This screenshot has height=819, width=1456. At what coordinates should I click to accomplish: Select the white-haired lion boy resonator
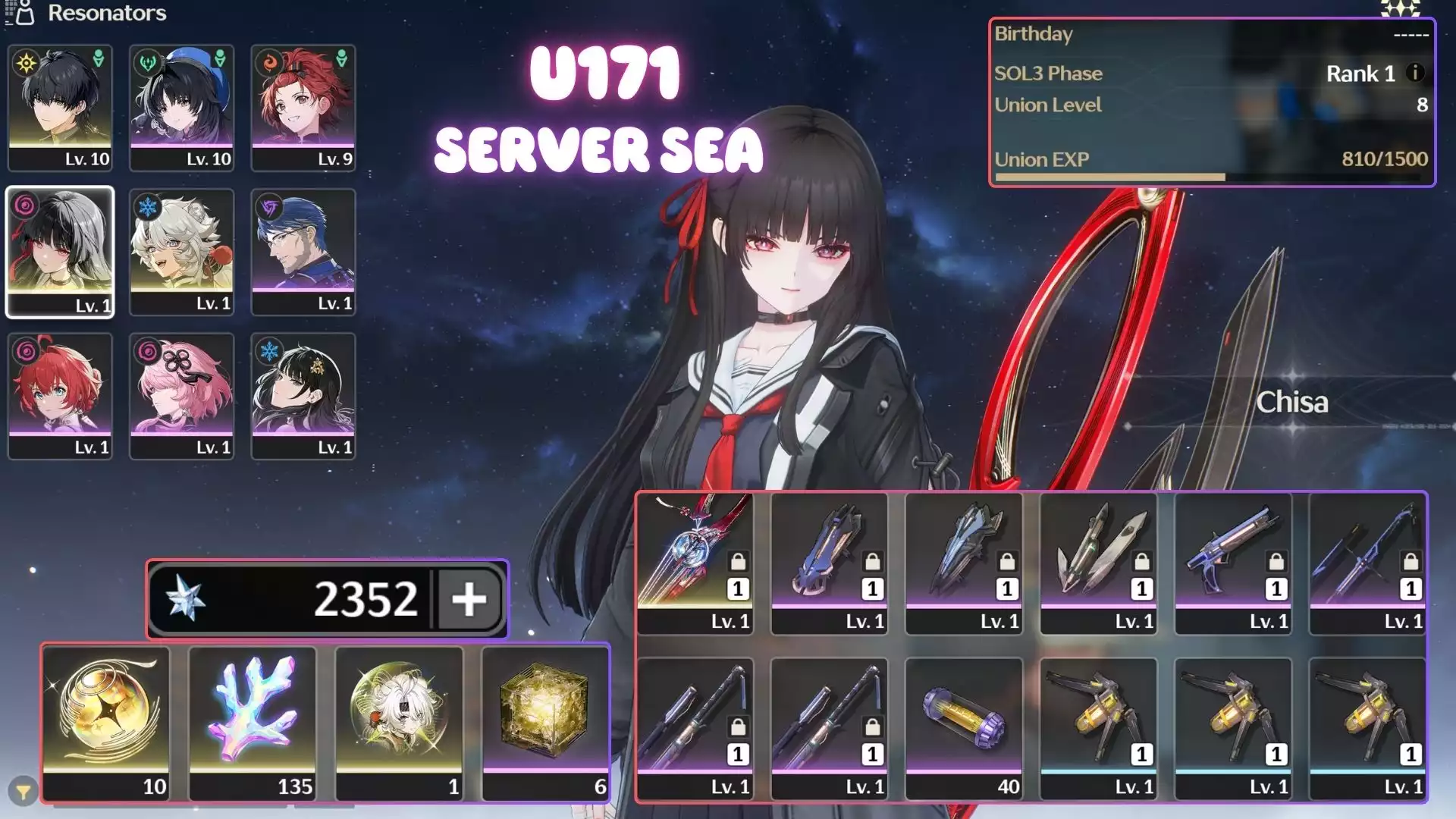click(x=182, y=252)
